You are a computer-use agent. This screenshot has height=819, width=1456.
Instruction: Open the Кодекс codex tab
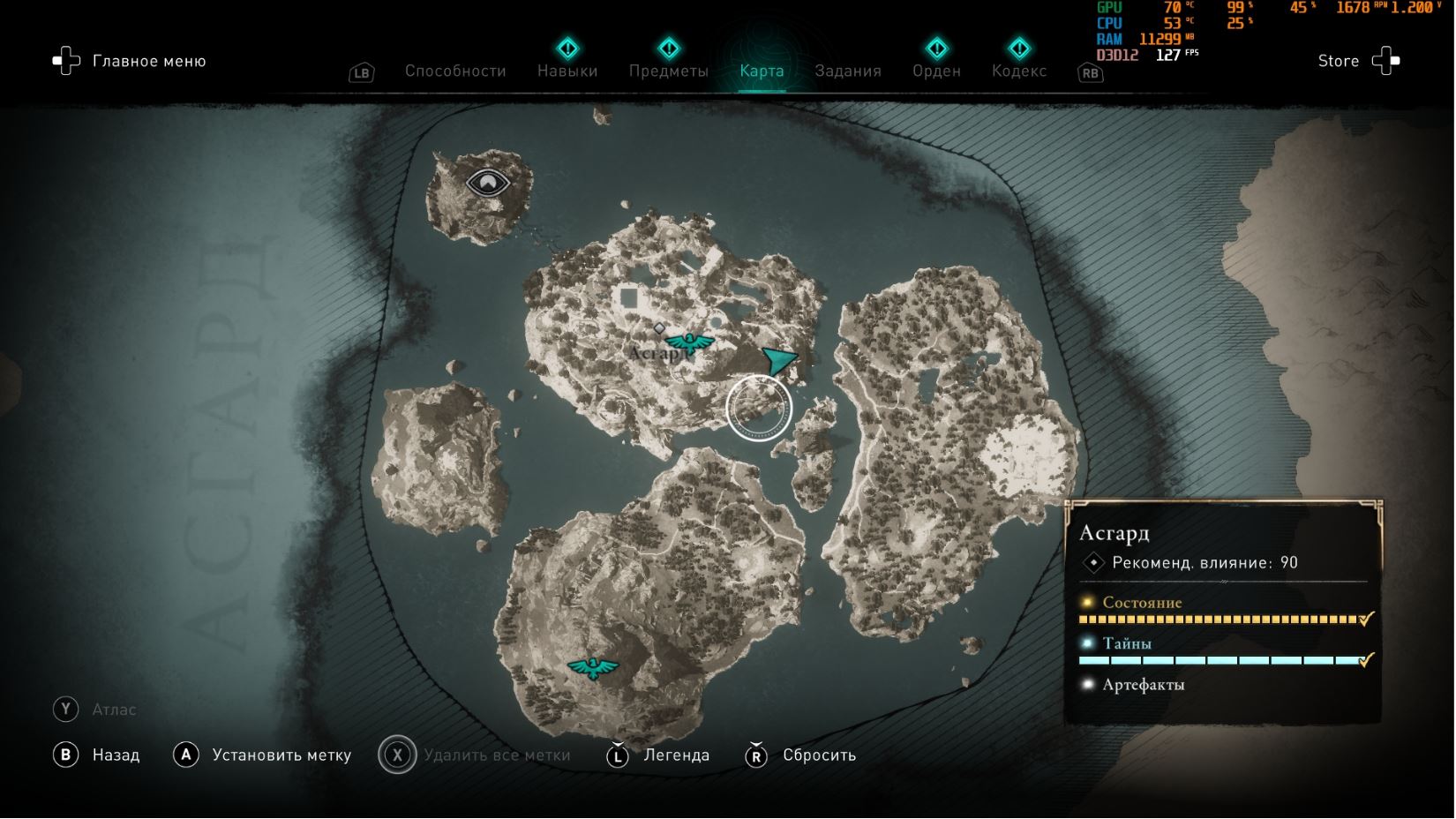click(x=1018, y=71)
